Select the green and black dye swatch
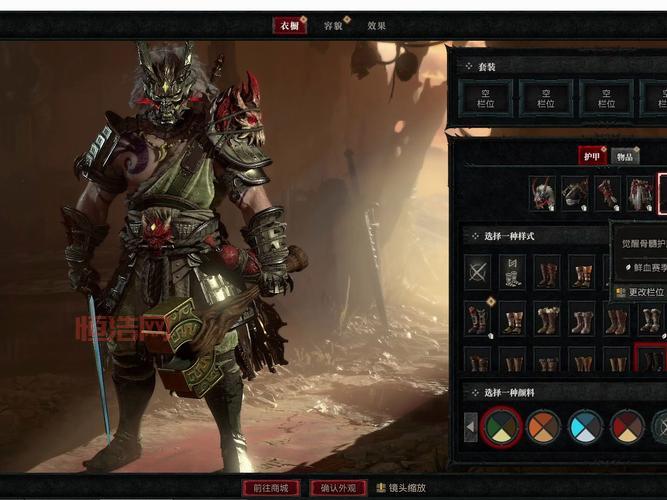667x500 pixels. pos(500,427)
